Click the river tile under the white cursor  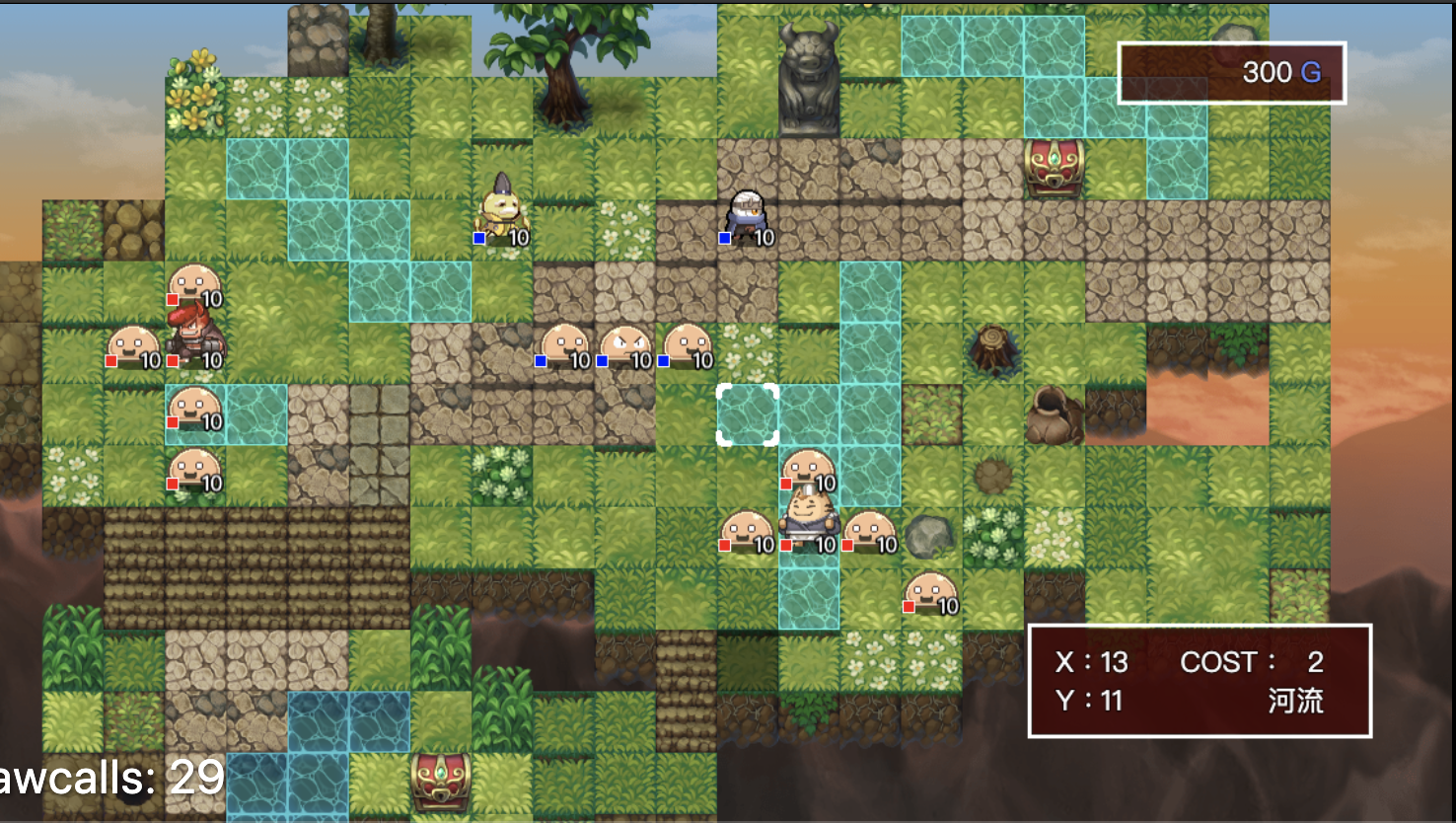click(748, 414)
